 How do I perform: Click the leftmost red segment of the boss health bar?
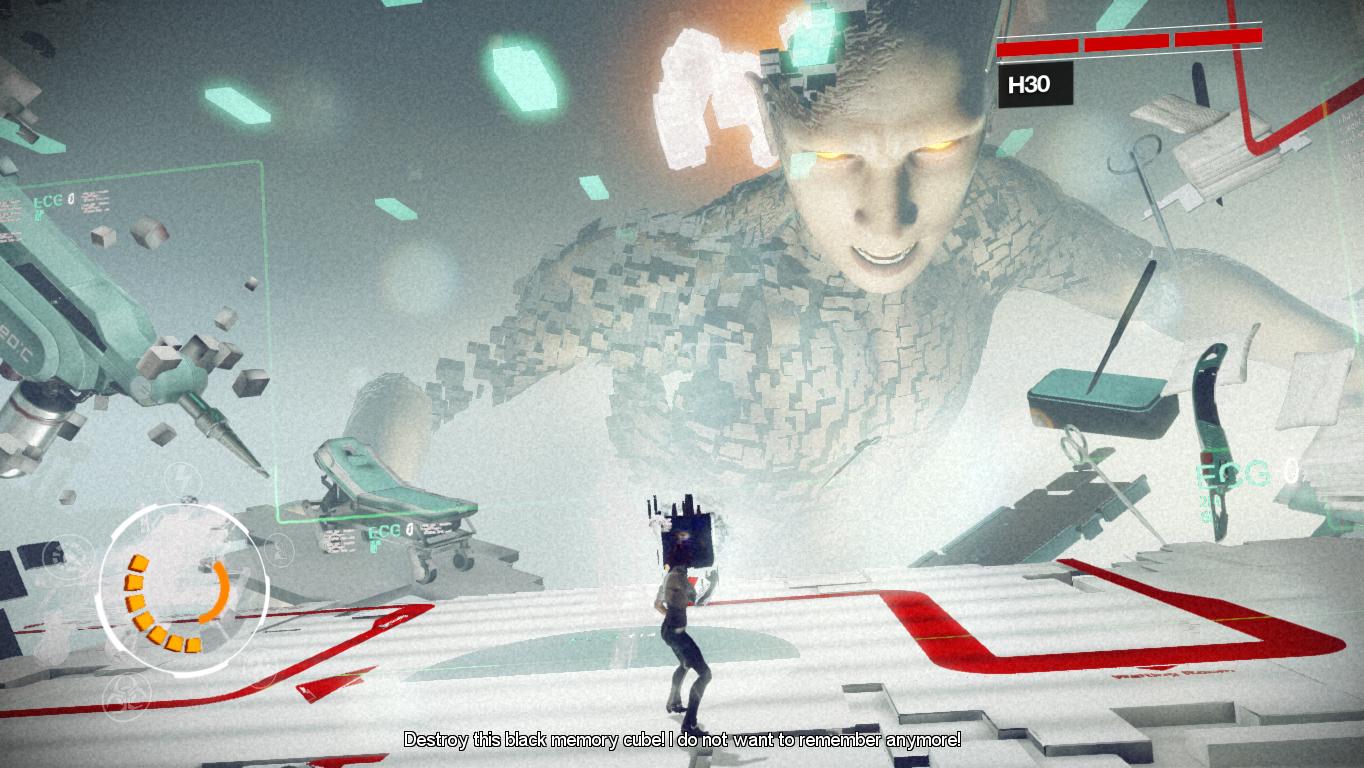1038,46
